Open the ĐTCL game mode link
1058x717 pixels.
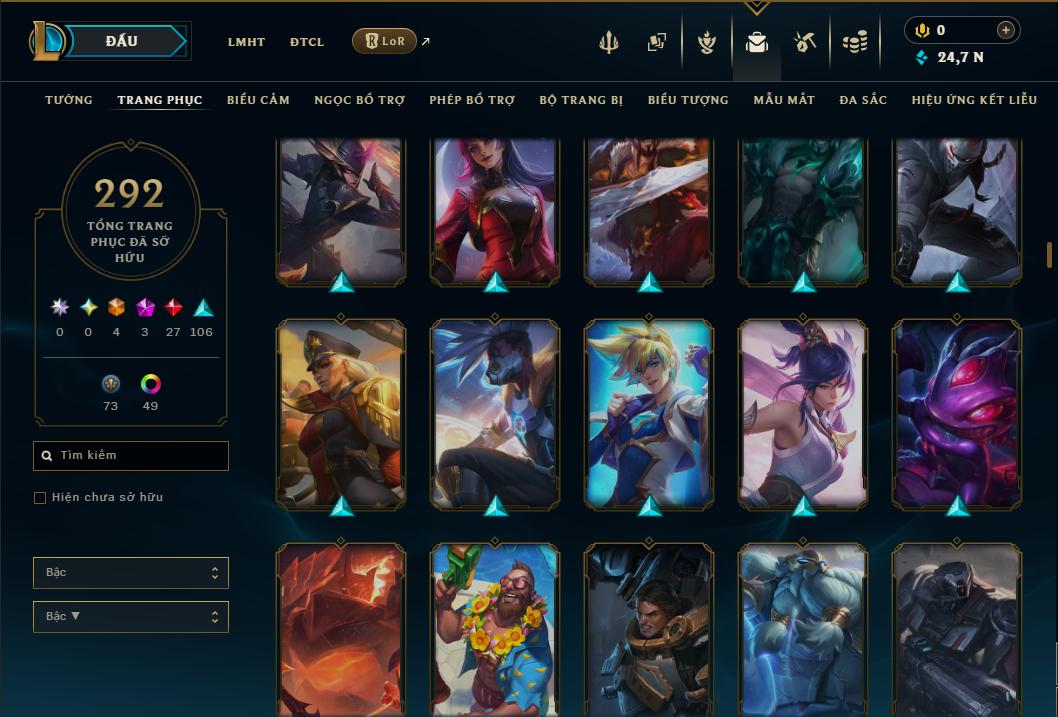click(307, 42)
